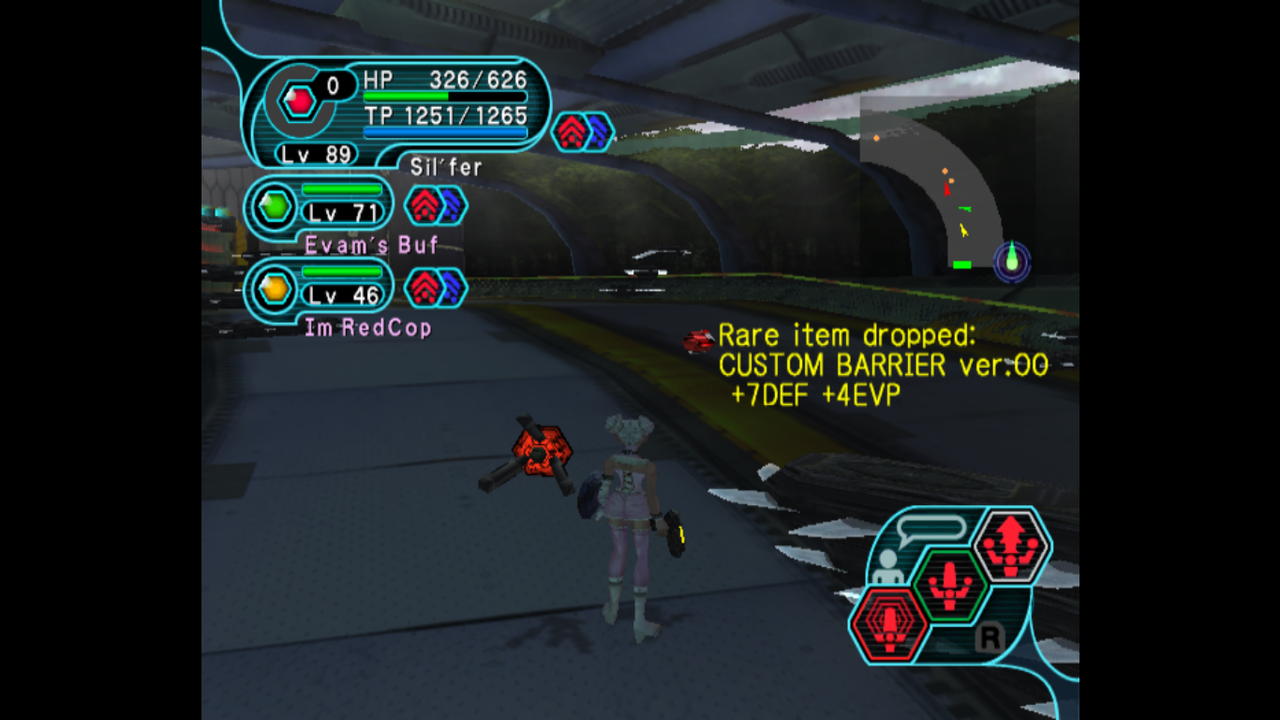Click Im RedCop's buff status icons
This screenshot has height=720, width=1280.
pyautogui.click(x=436, y=288)
